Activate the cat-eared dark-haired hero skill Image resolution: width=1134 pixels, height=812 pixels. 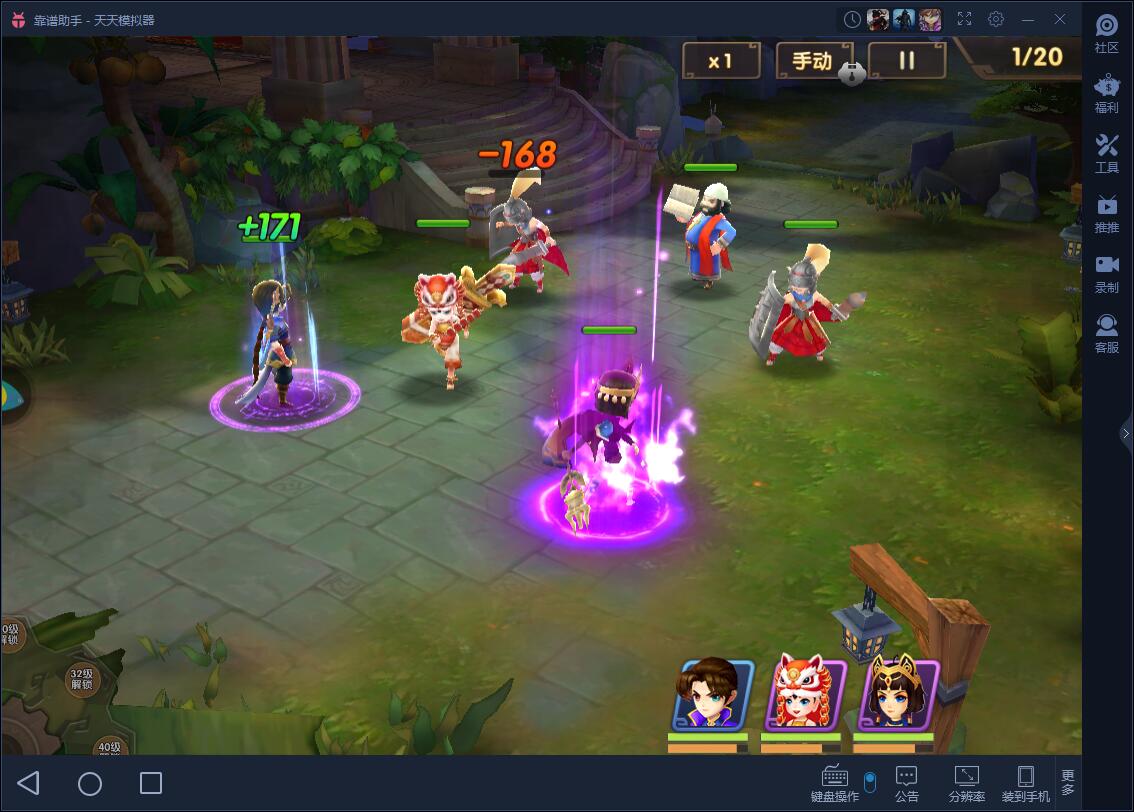[x=897, y=694]
